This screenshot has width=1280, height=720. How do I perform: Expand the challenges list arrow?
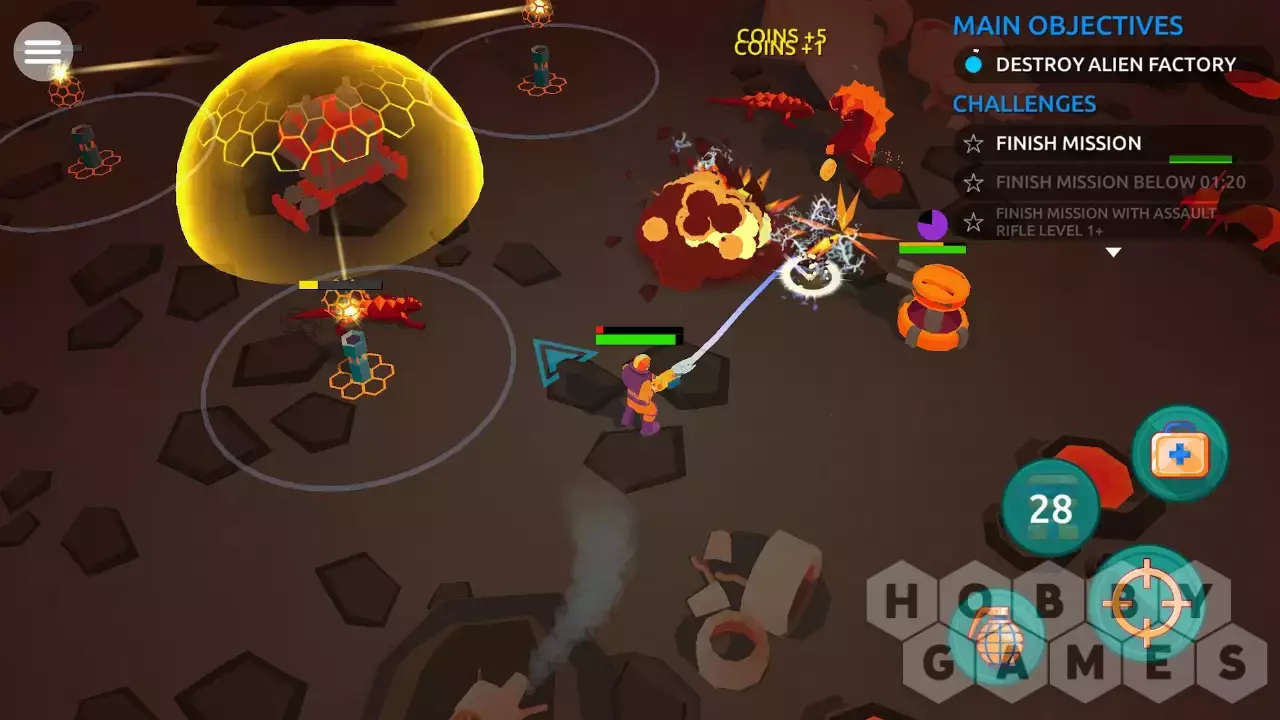pos(1112,253)
